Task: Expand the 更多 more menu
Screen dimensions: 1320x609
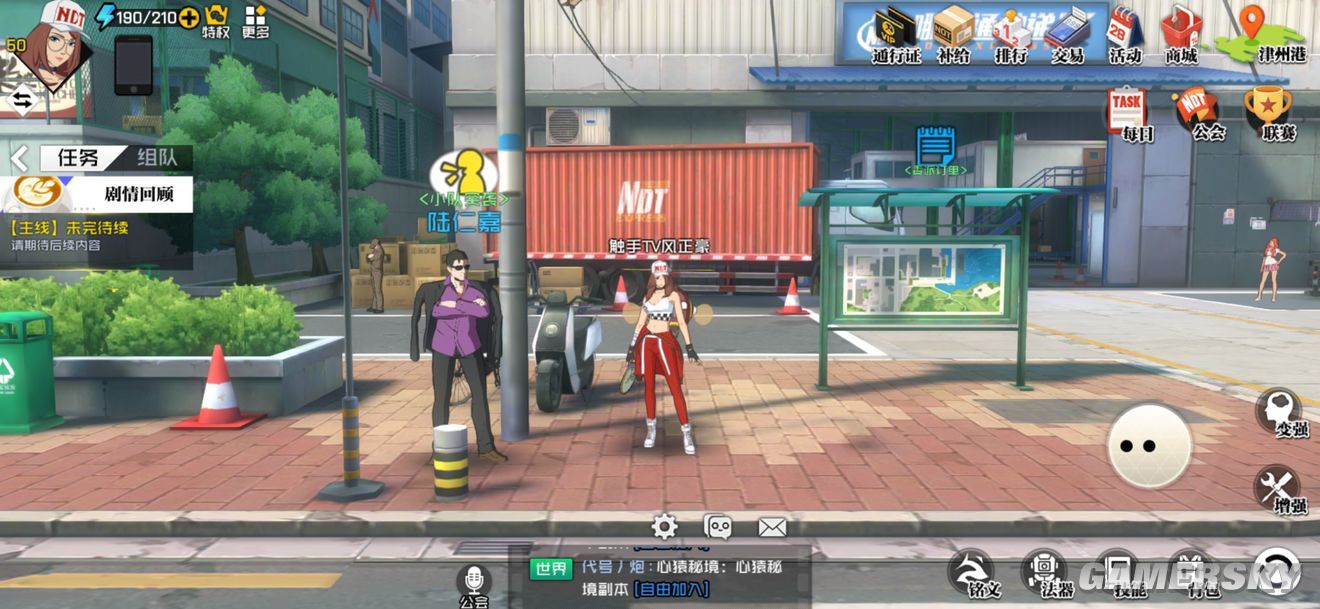Action: (256, 20)
